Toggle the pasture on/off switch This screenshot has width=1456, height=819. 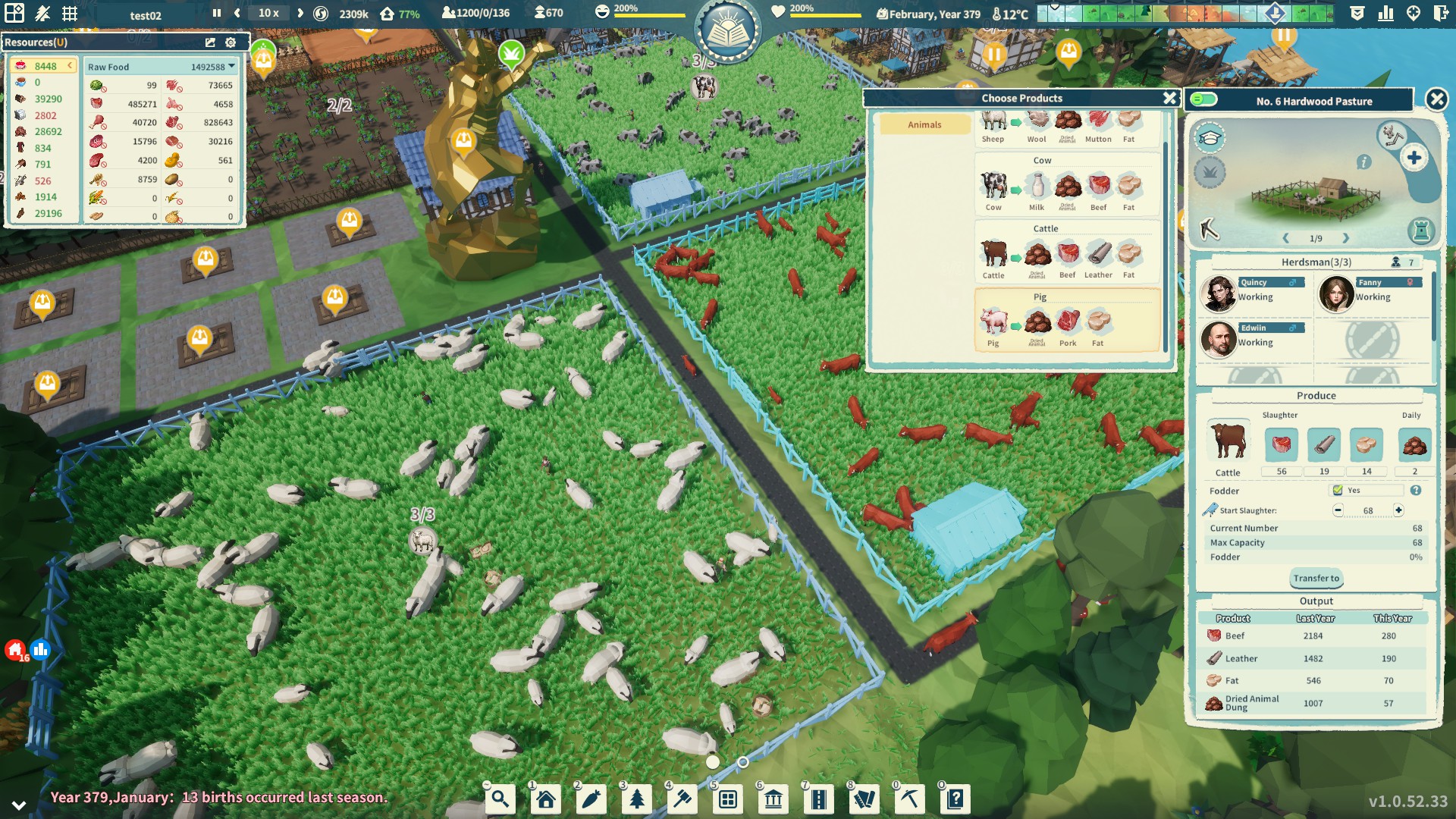click(x=1203, y=100)
